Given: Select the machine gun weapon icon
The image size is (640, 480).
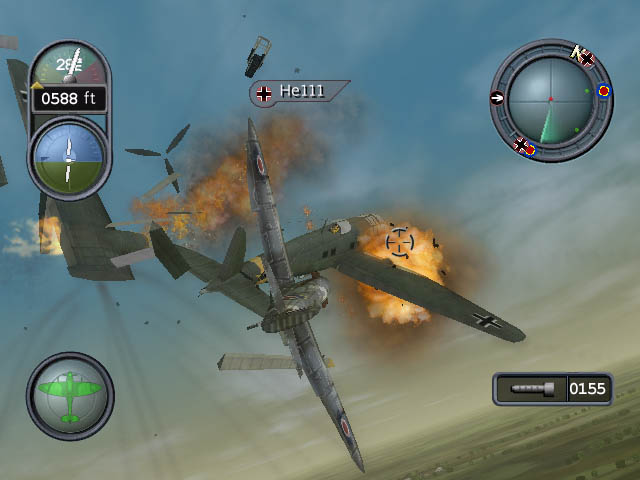Looking at the screenshot, I should (530, 388).
